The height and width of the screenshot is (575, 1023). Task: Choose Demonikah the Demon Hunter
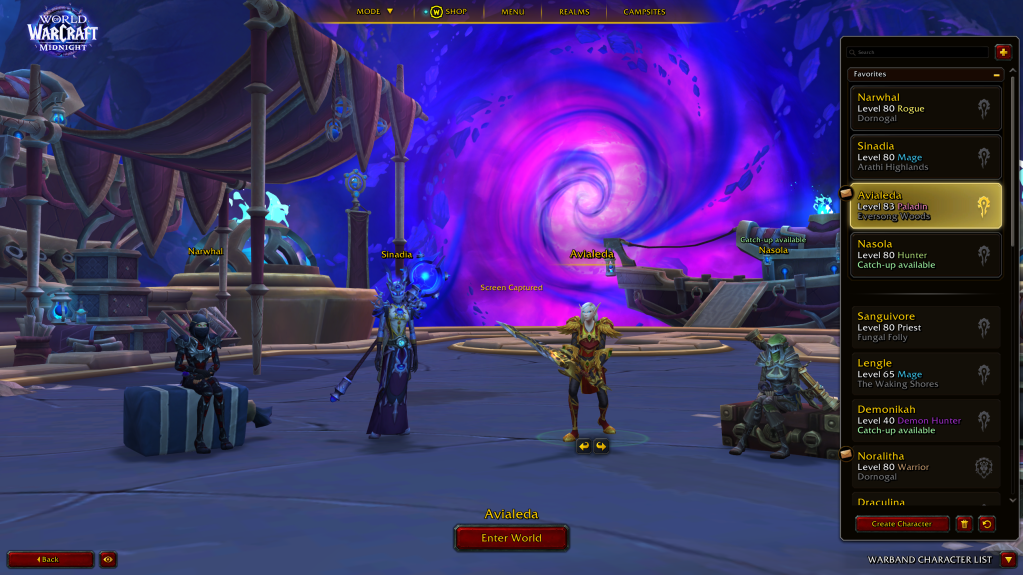pyautogui.click(x=924, y=420)
